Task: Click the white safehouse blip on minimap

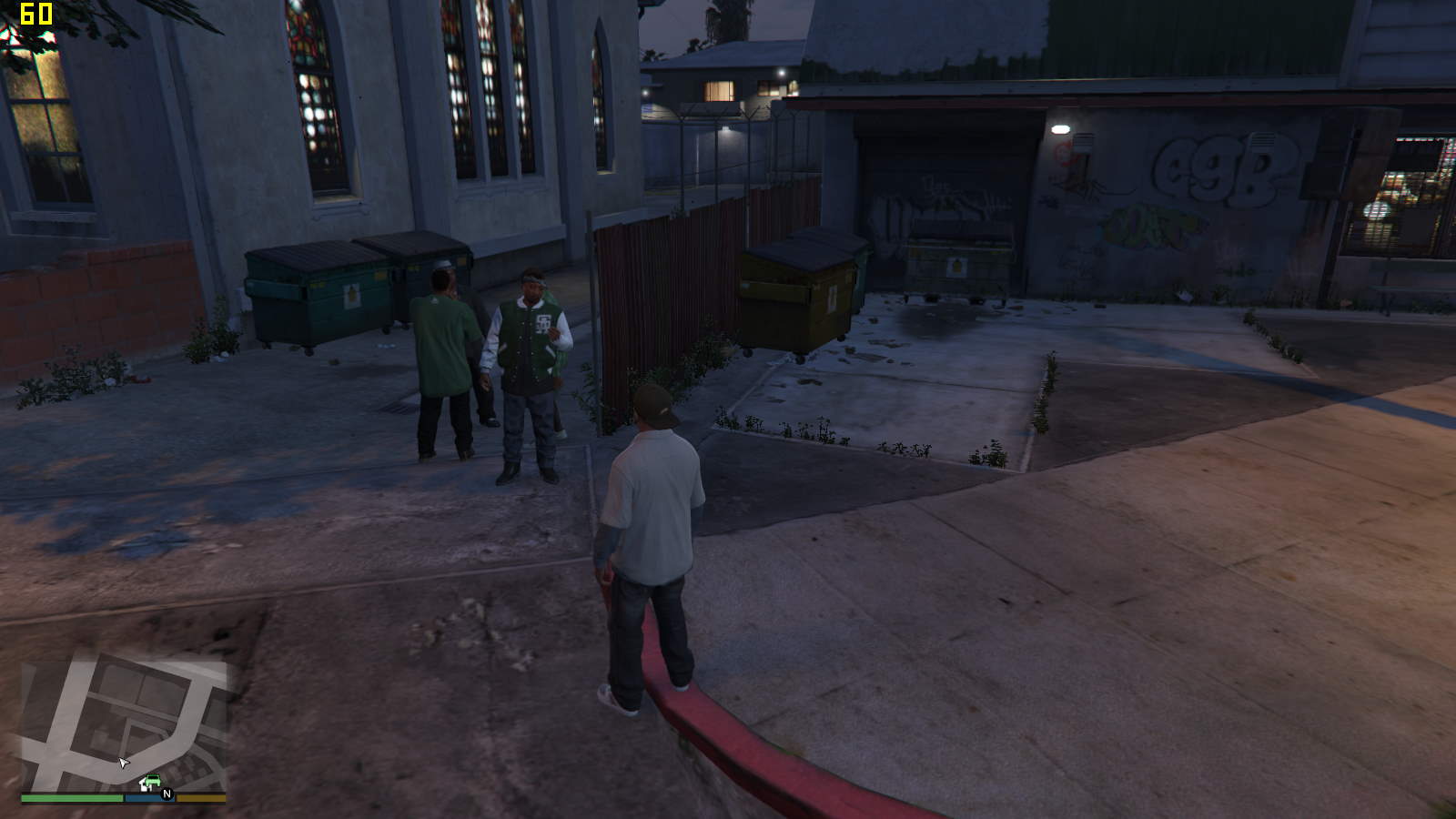Action: tap(144, 785)
